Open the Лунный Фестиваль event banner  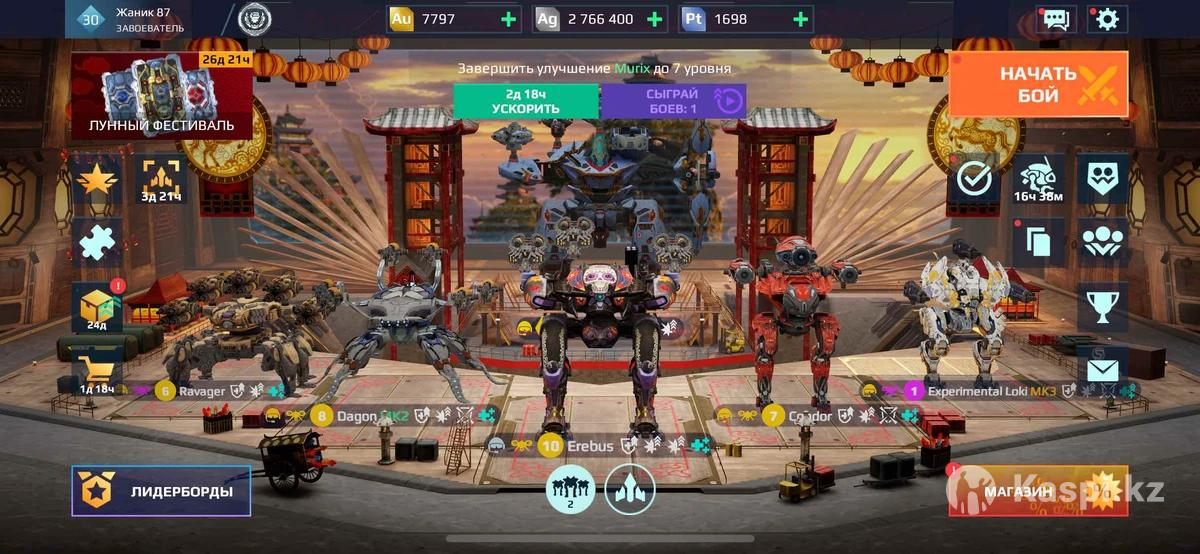tap(161, 96)
